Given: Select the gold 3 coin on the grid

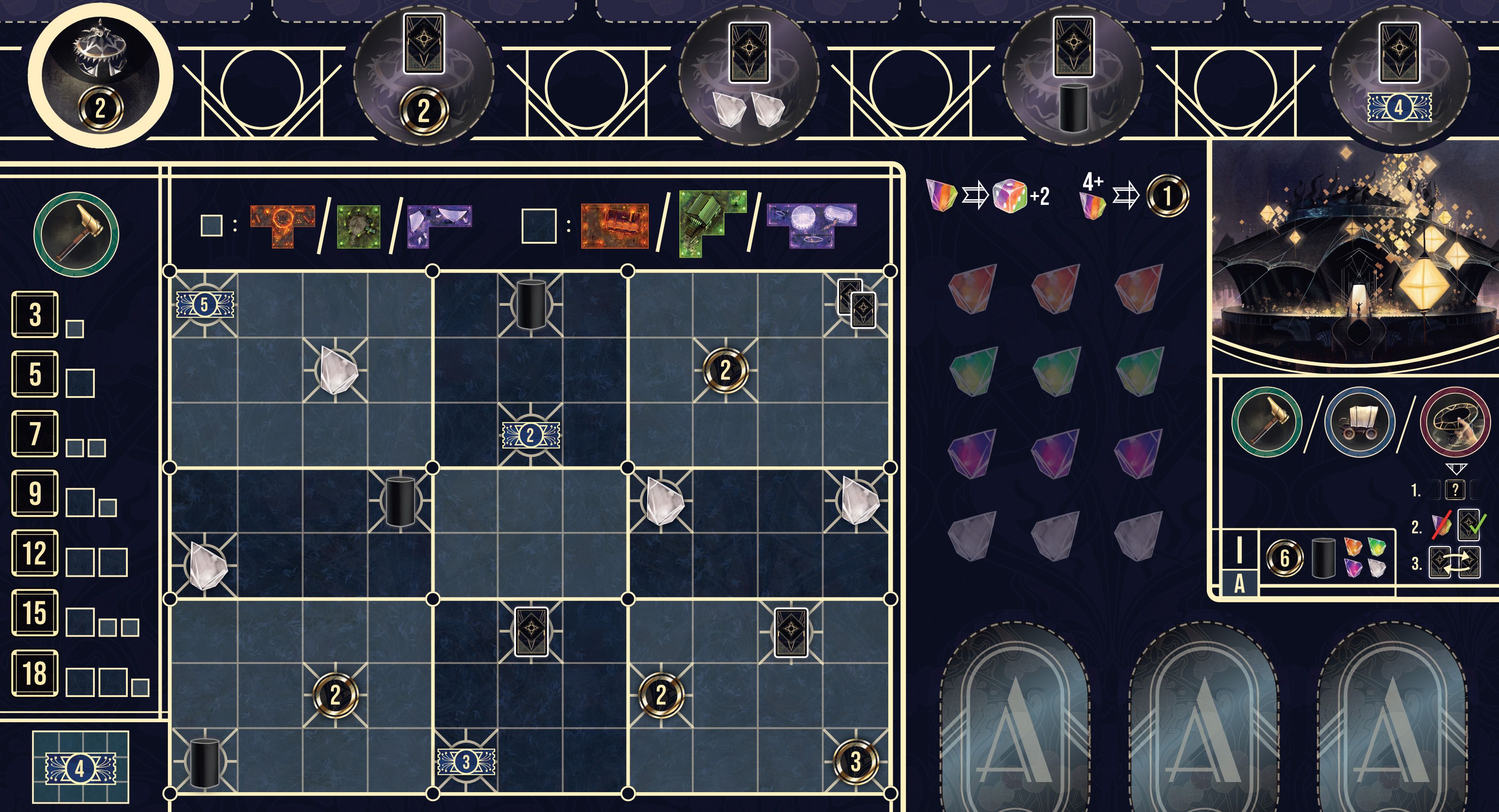Looking at the screenshot, I should click(x=855, y=761).
